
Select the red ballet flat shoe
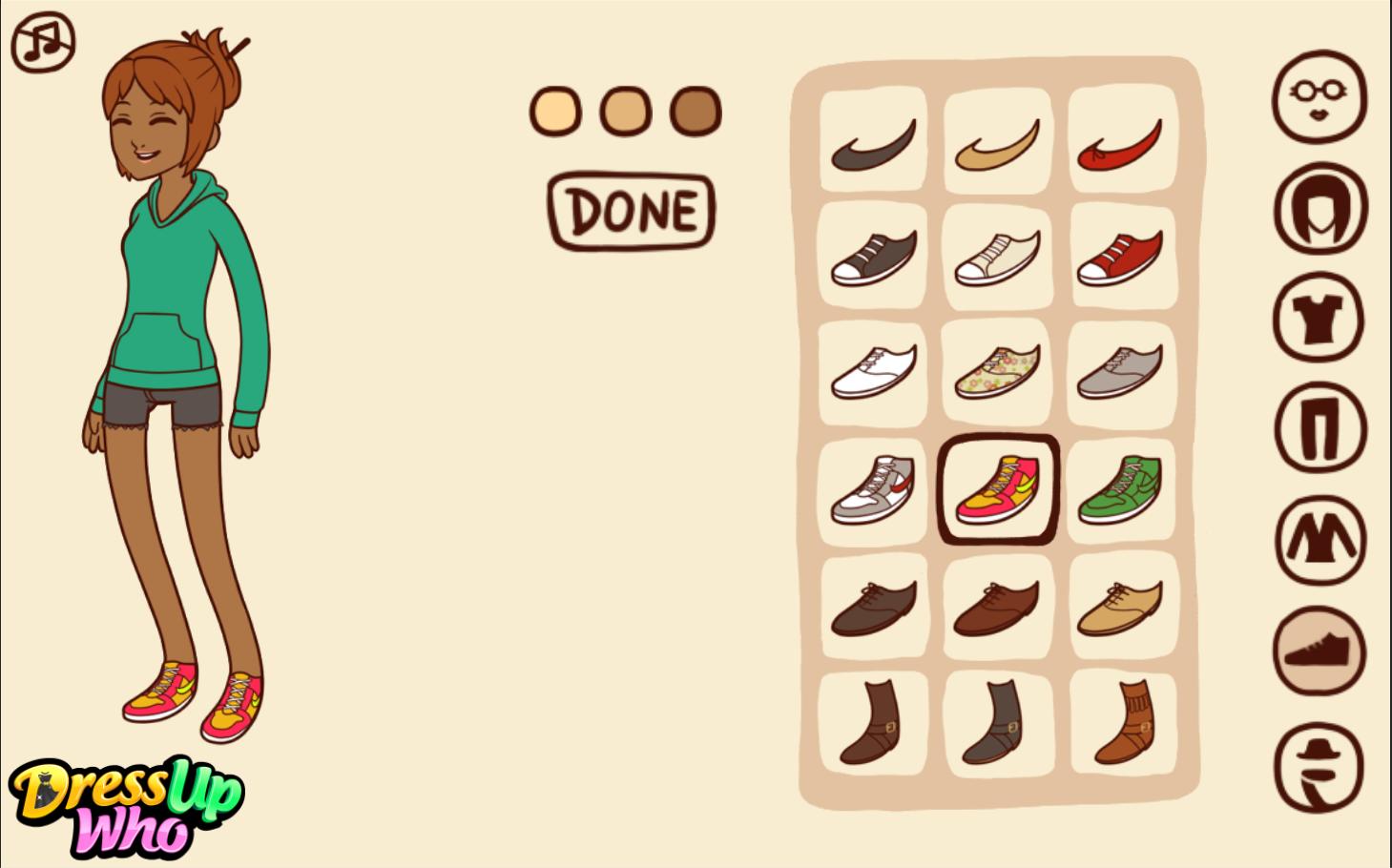click(1120, 145)
